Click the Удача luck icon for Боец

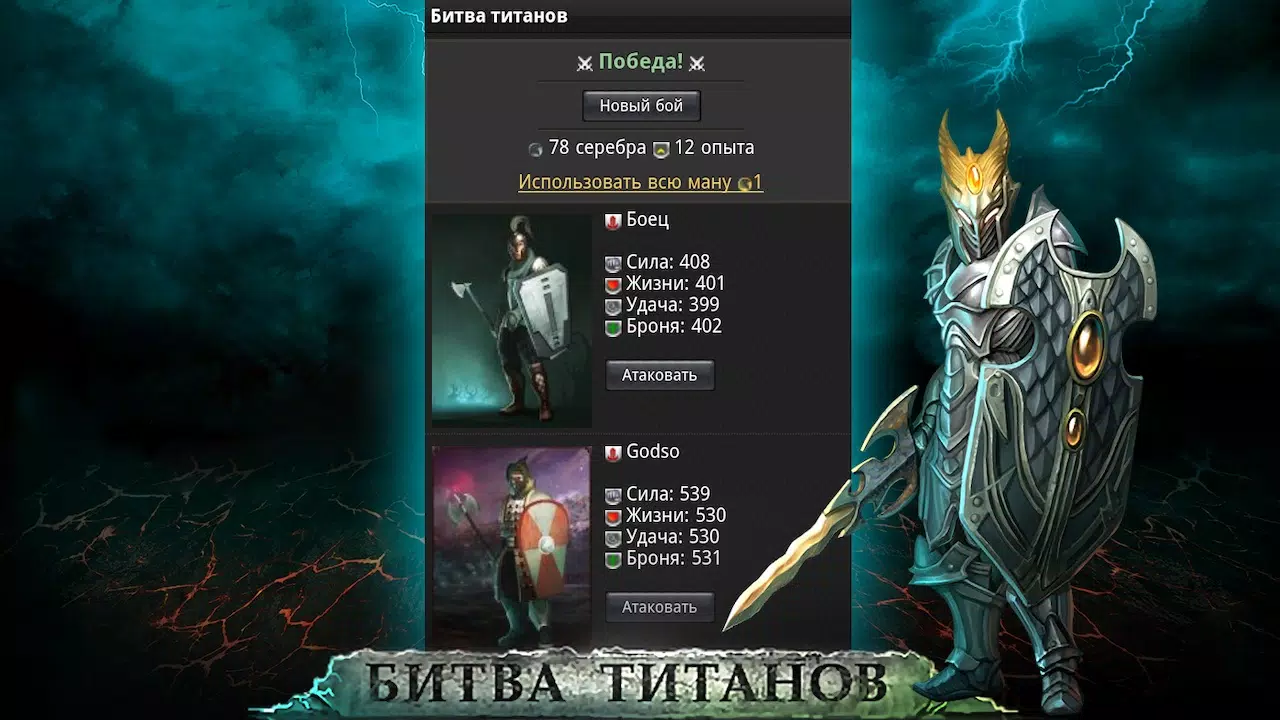[615, 305]
